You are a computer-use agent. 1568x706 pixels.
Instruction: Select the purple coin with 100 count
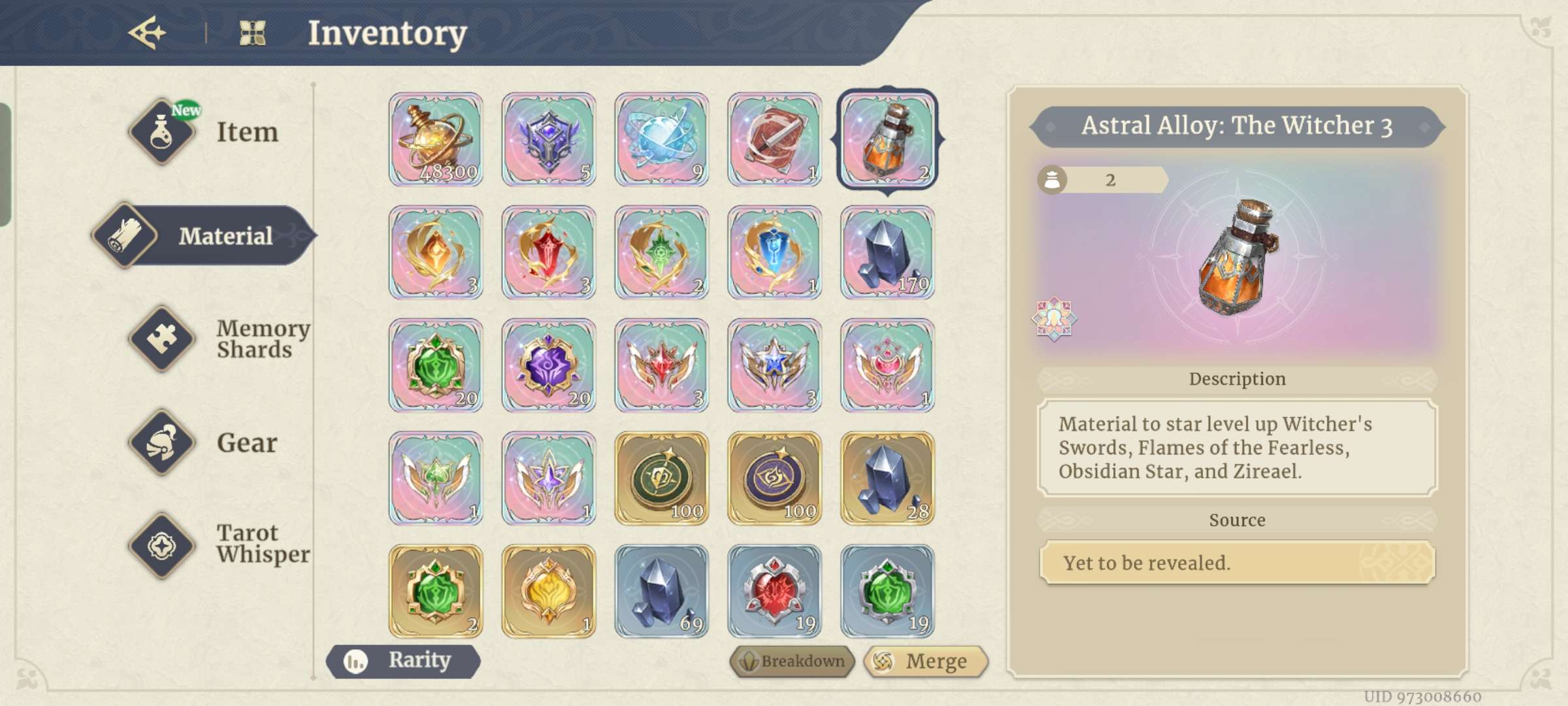coord(775,479)
